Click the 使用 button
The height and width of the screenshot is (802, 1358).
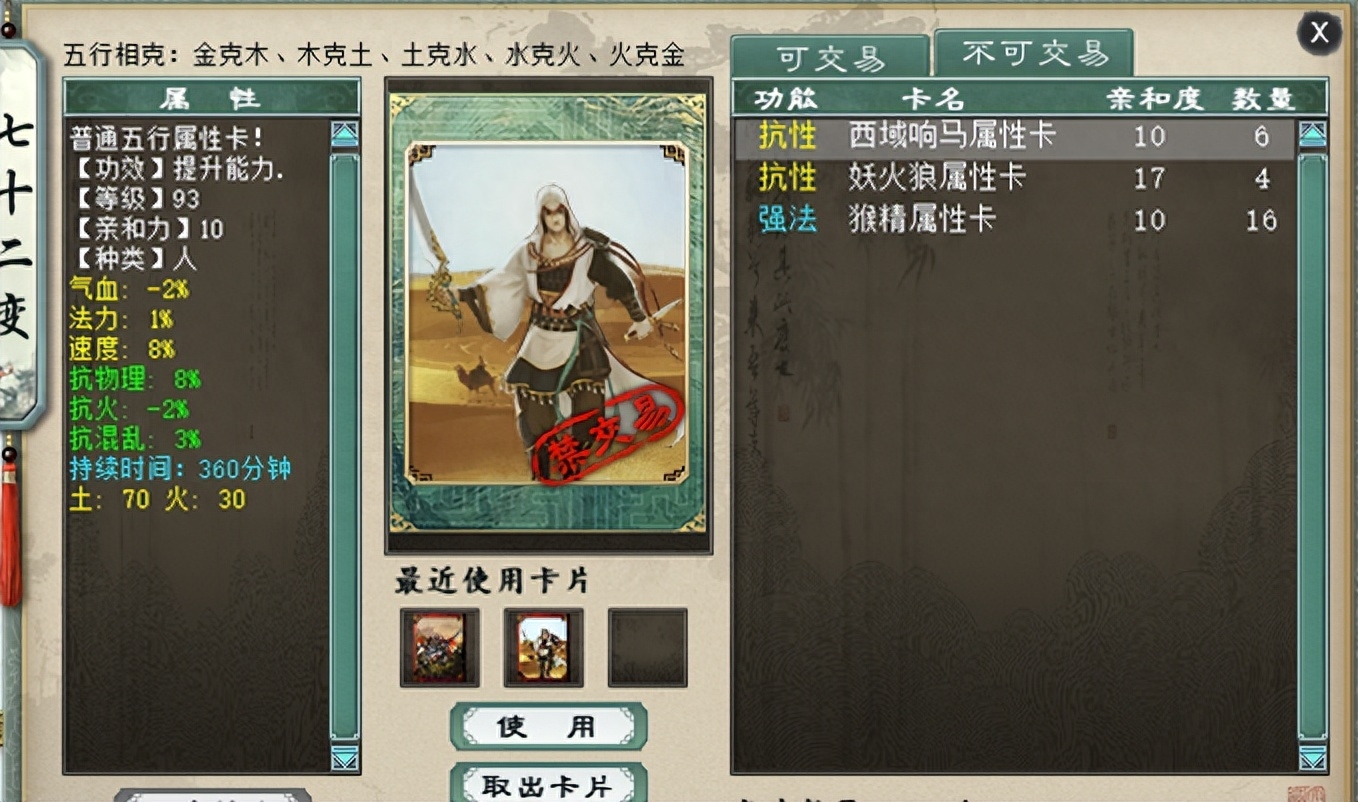pos(548,726)
